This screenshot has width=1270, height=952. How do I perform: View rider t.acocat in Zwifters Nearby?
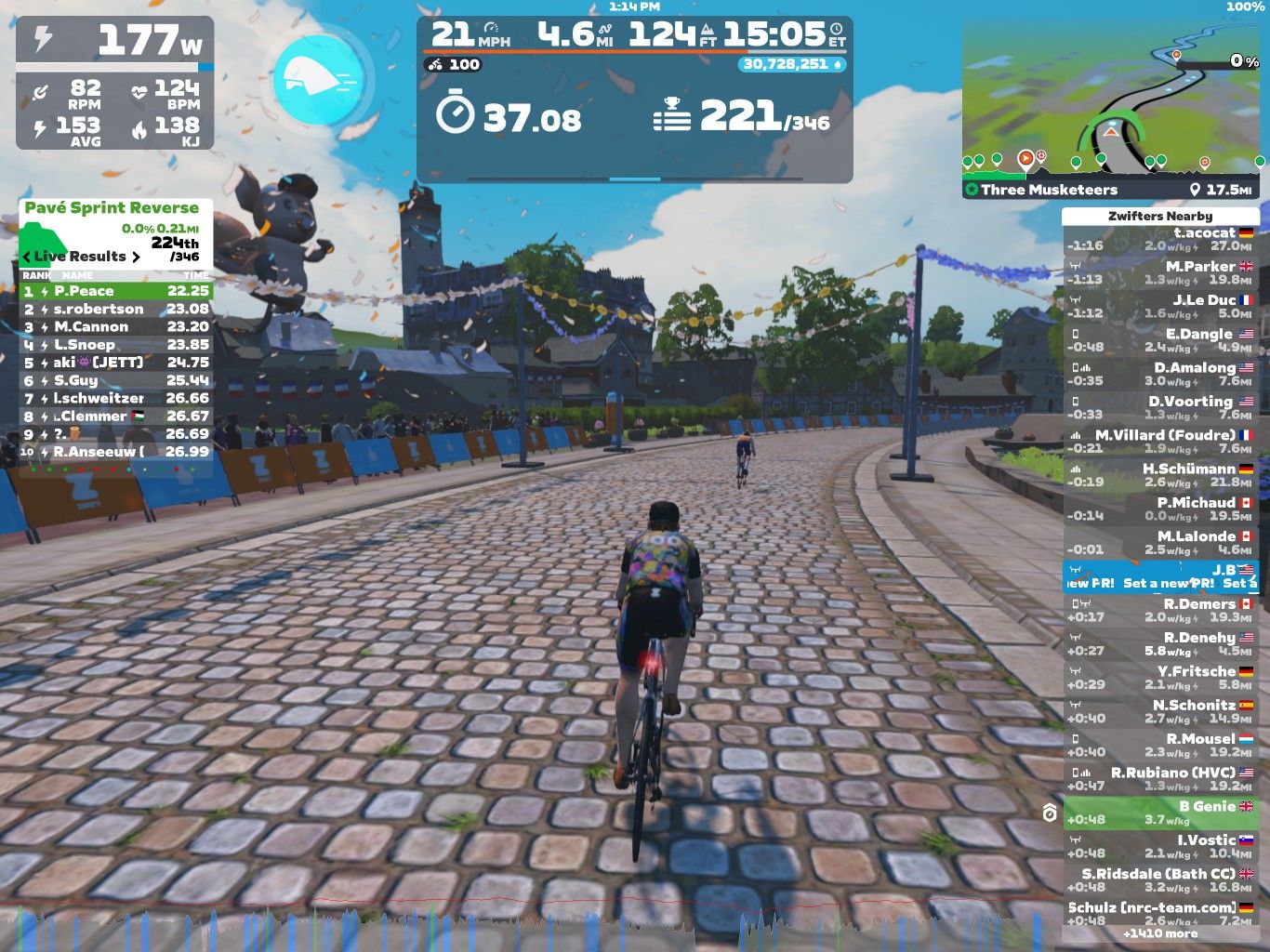(x=1160, y=240)
